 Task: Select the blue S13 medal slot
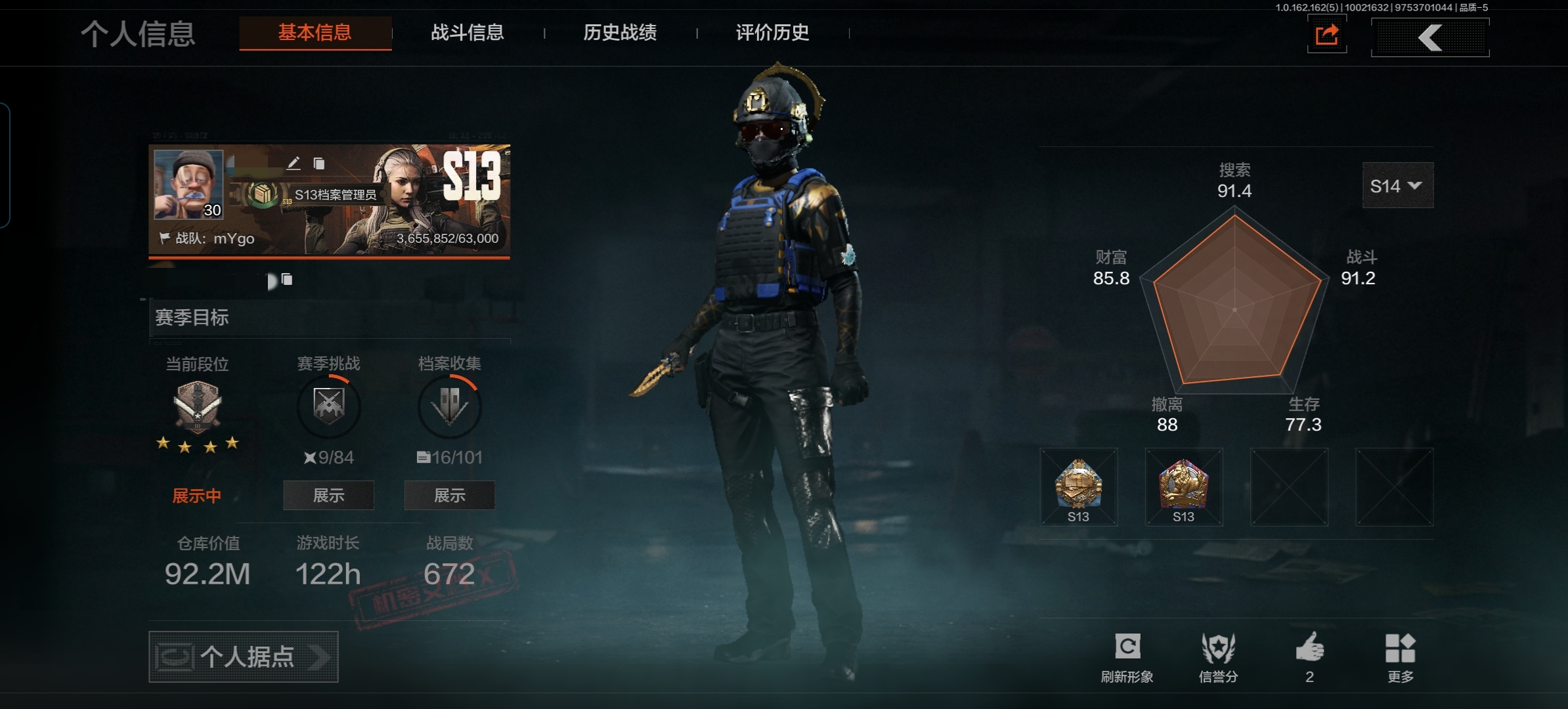click(1079, 486)
